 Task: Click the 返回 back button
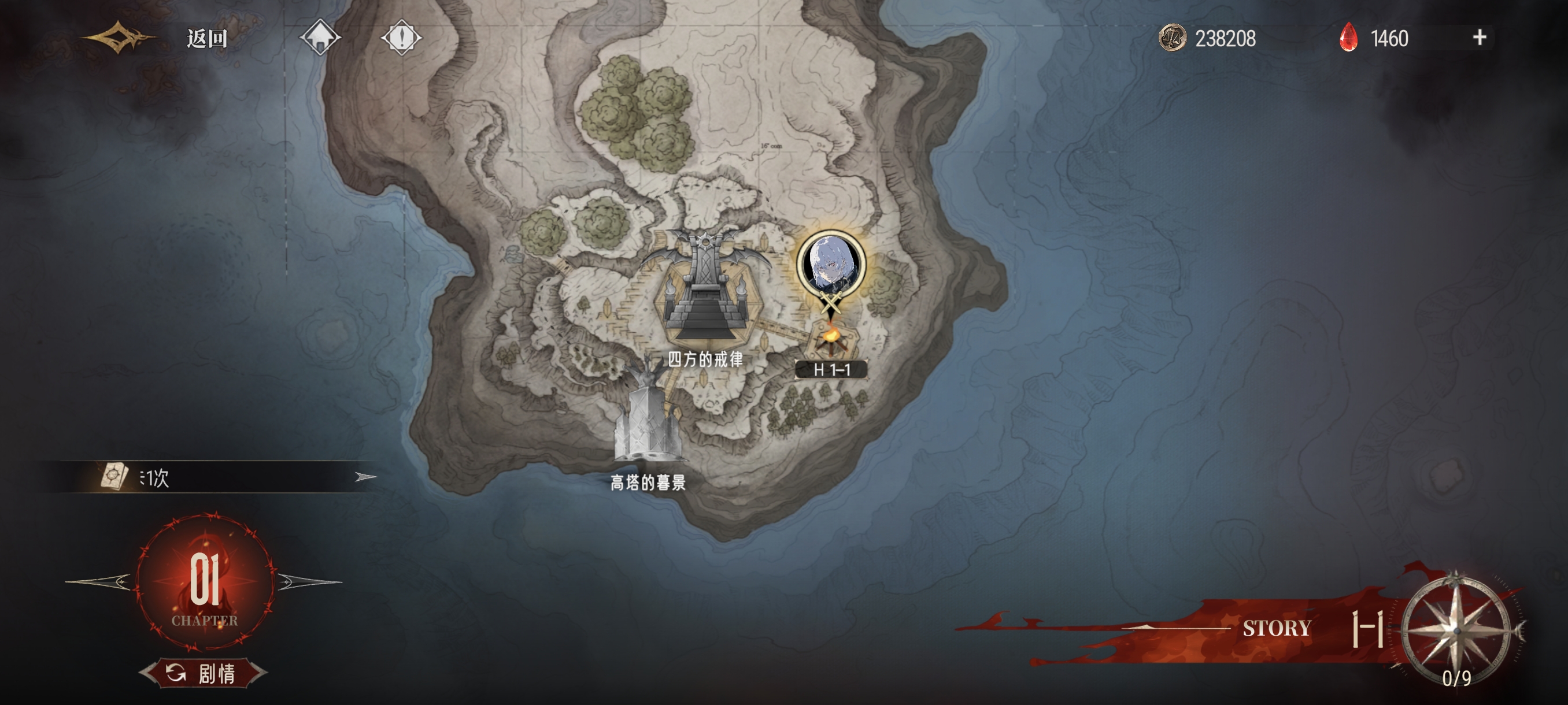206,38
